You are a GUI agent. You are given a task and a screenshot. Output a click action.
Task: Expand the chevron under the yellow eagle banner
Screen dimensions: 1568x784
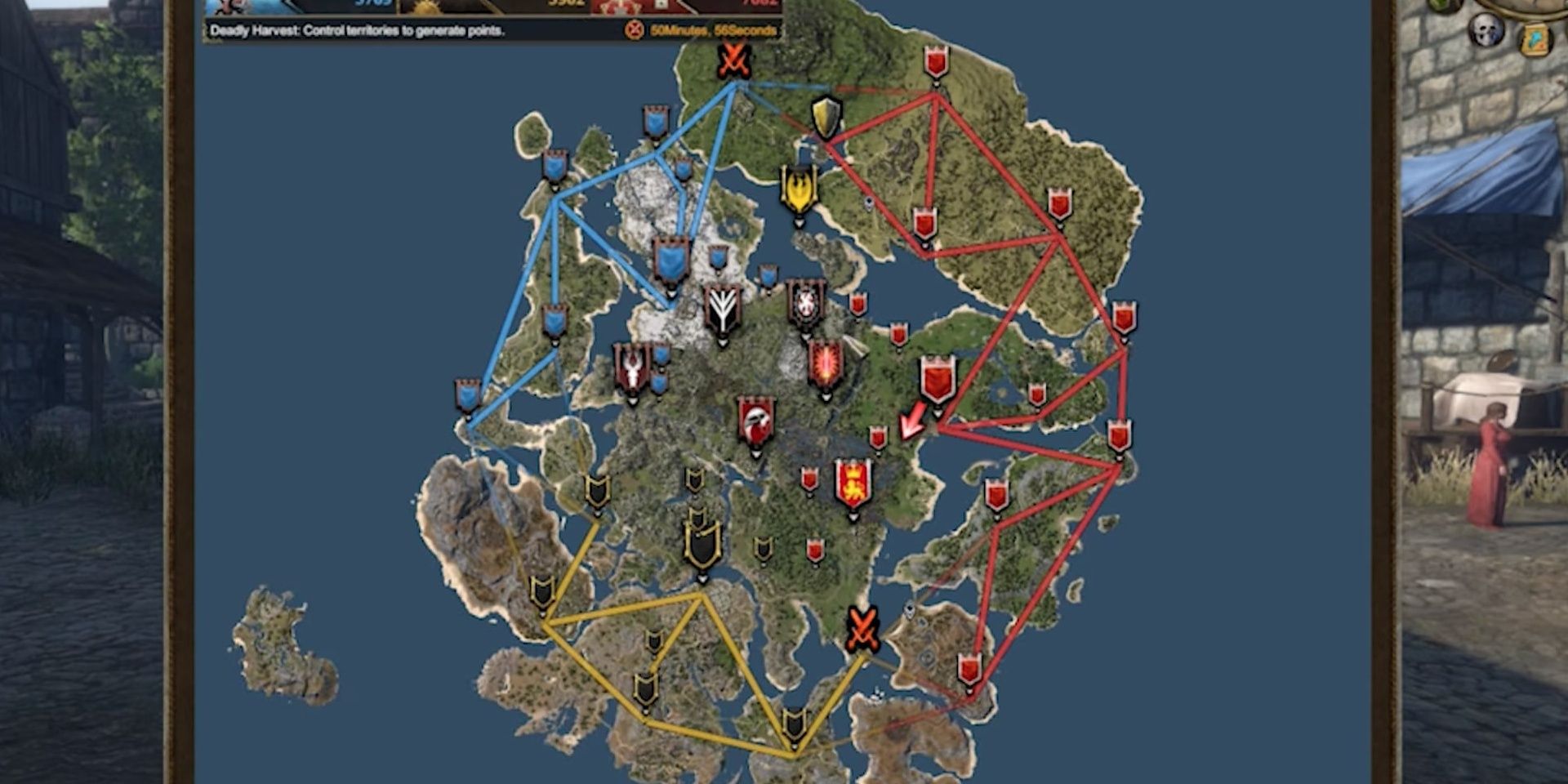799,225
